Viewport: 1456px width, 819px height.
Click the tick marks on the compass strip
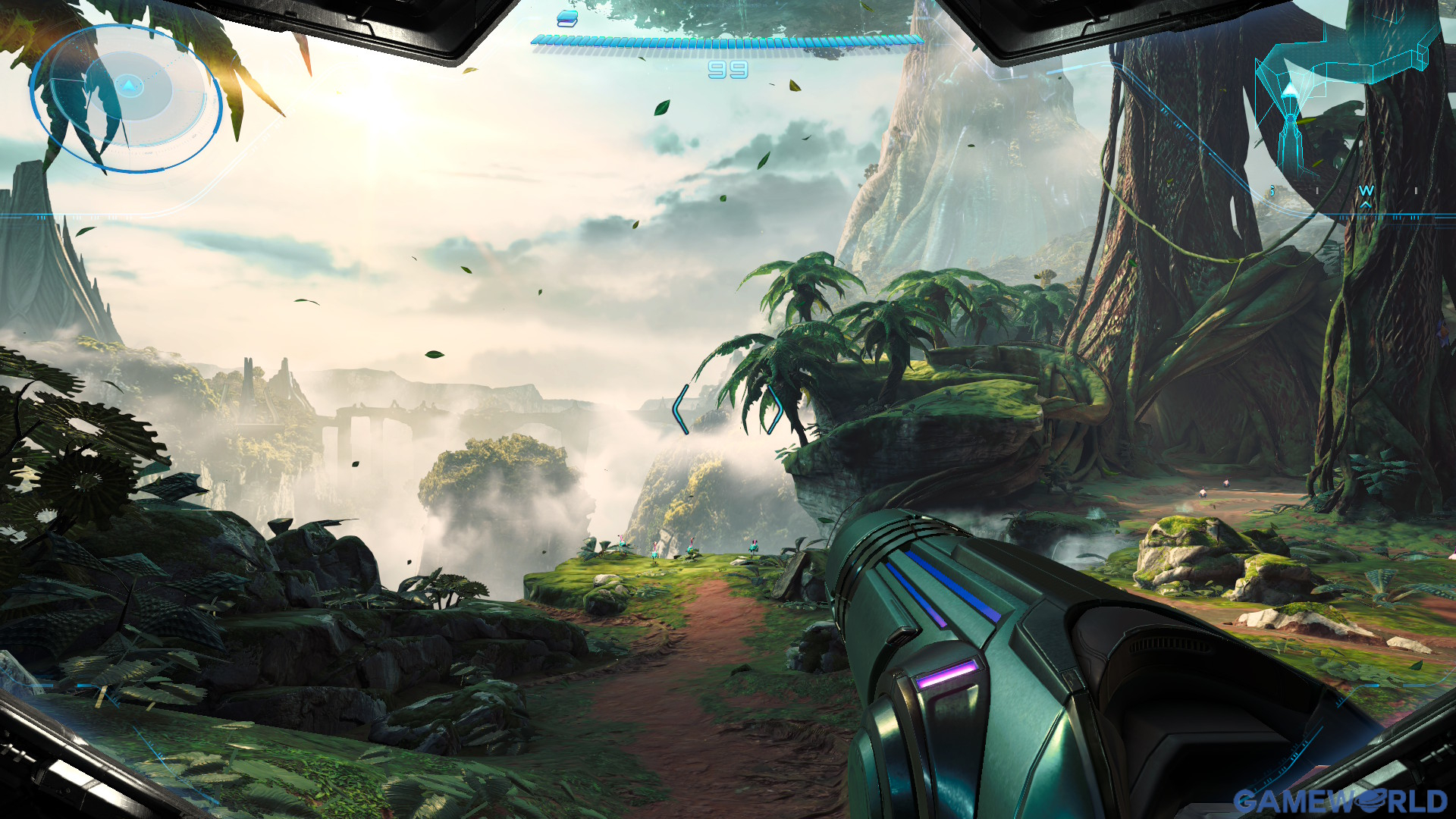pos(1317,190)
